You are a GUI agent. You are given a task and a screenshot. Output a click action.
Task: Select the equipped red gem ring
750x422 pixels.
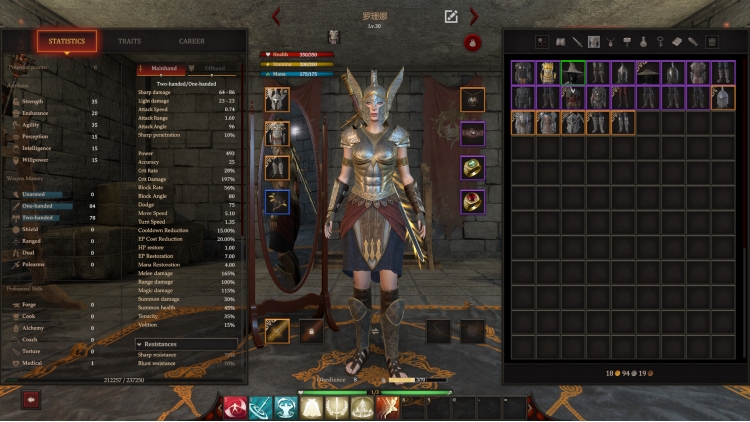point(472,202)
